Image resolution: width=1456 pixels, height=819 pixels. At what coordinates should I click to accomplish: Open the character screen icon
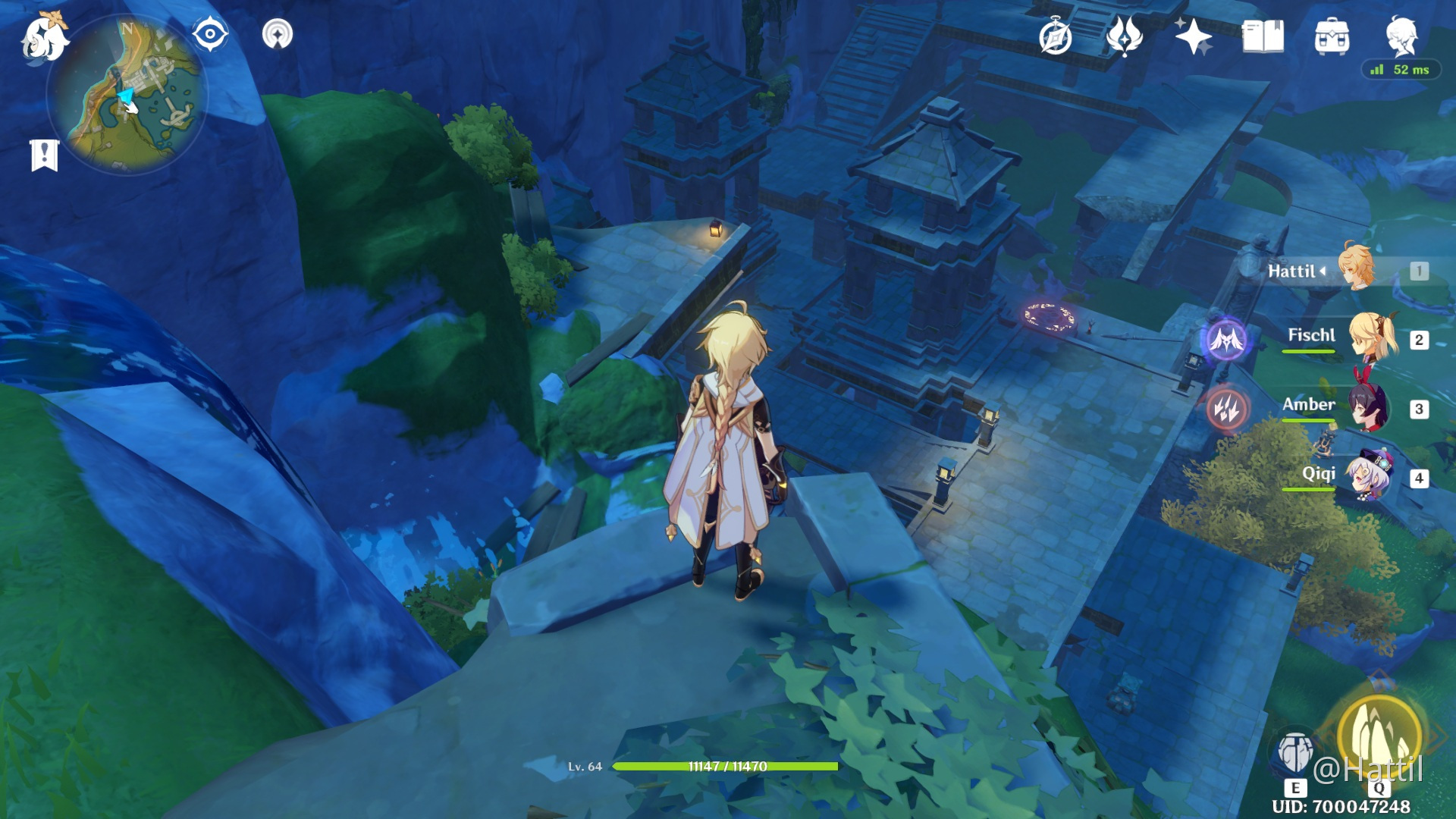tap(1401, 35)
